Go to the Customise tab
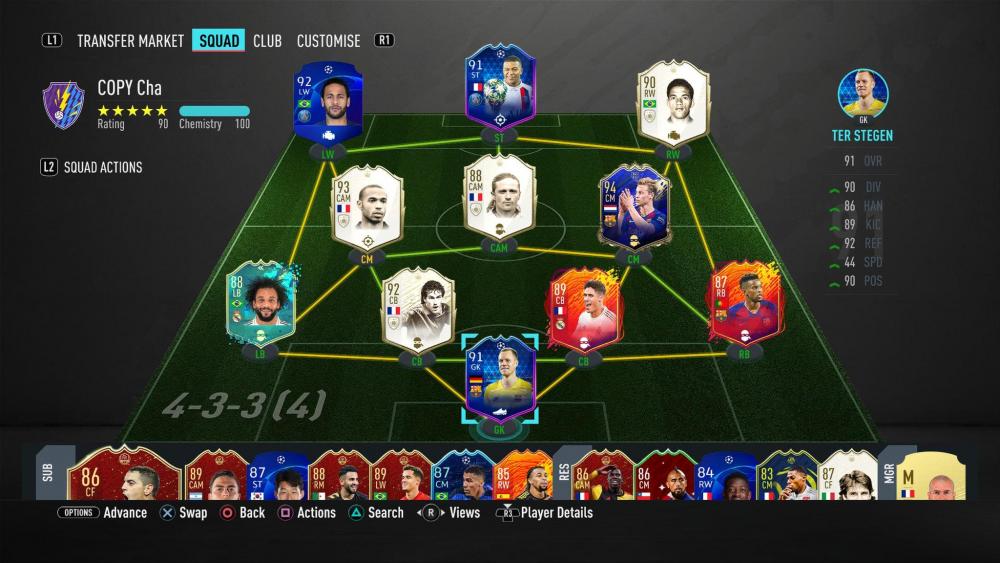Screen dimensions: 1000x563 (x=328, y=41)
